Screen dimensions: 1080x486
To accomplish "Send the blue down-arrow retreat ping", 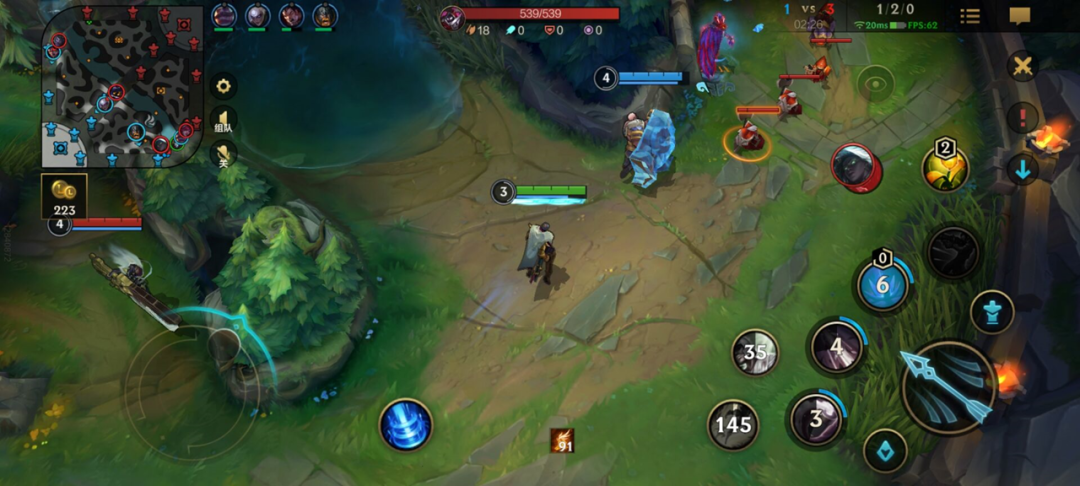I will coord(1022,168).
